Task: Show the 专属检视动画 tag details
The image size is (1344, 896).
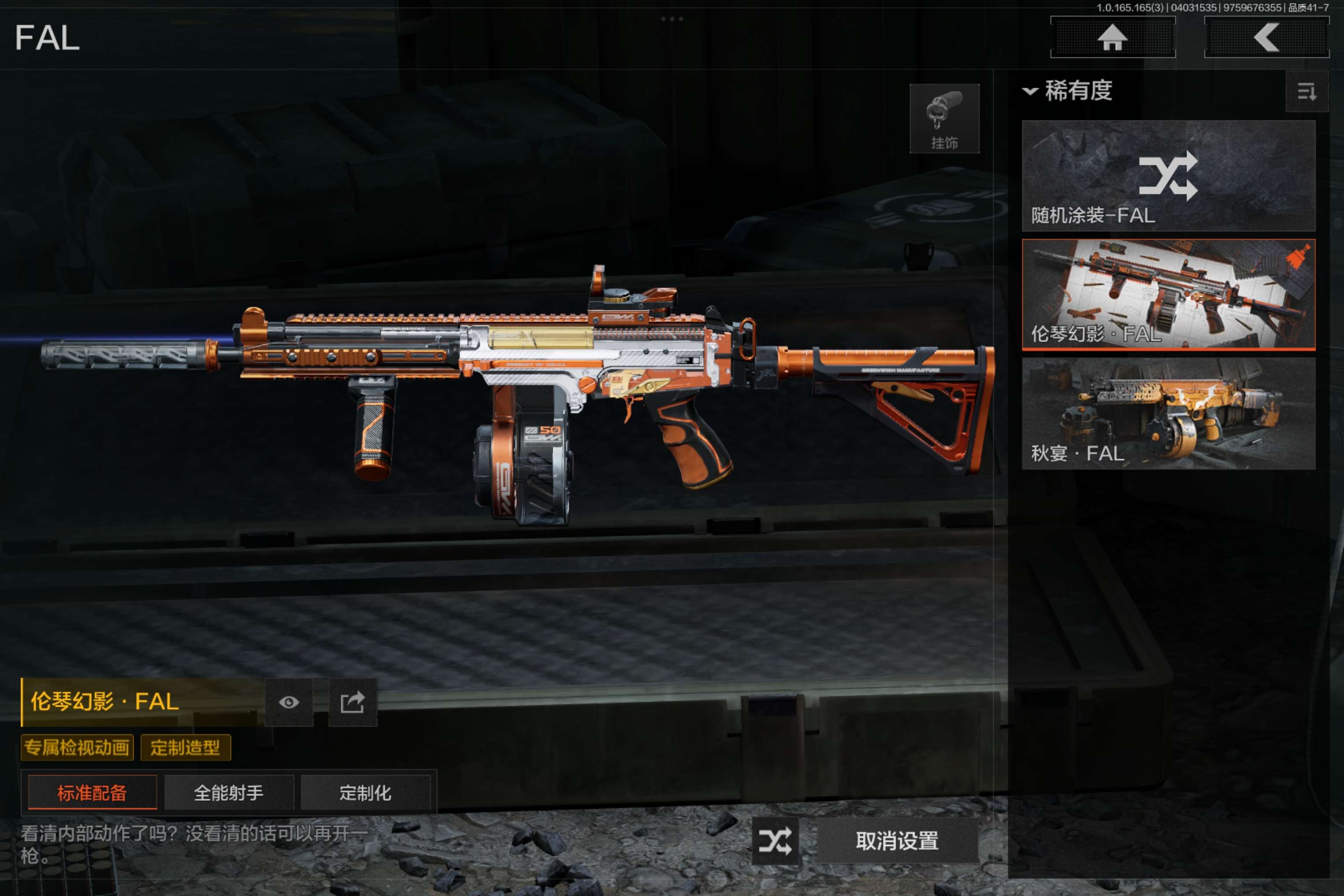Action: click(77, 747)
